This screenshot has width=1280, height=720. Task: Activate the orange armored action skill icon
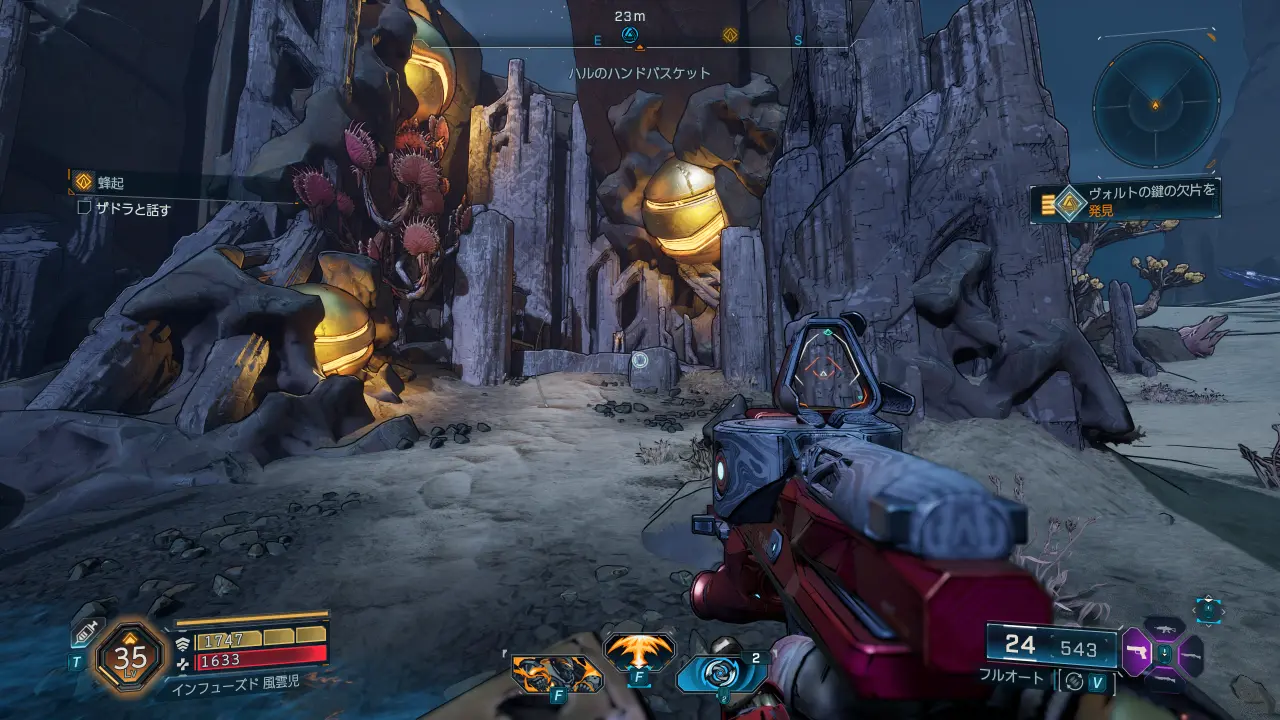click(x=557, y=672)
